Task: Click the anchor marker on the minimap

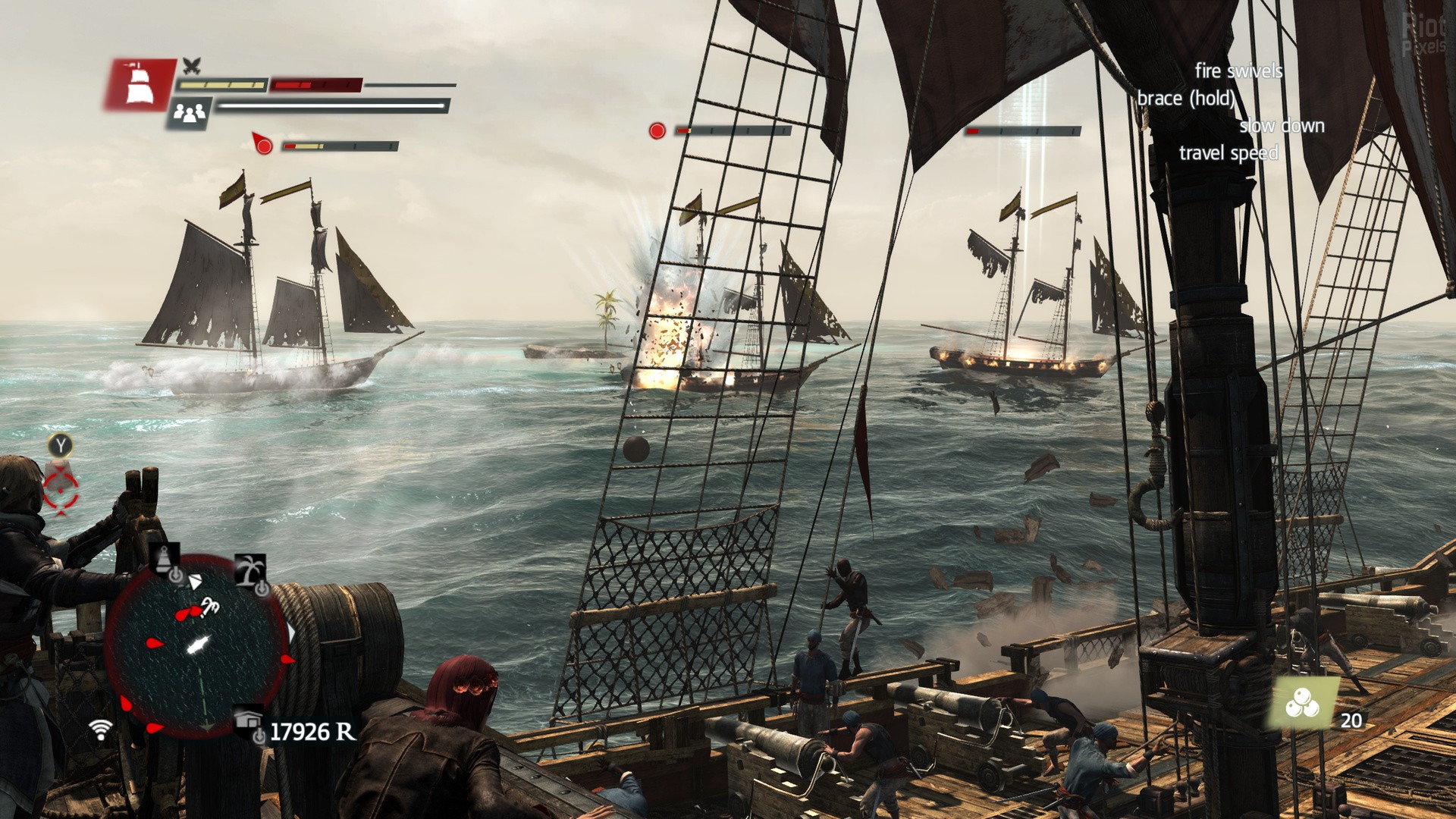Action: point(209,605)
